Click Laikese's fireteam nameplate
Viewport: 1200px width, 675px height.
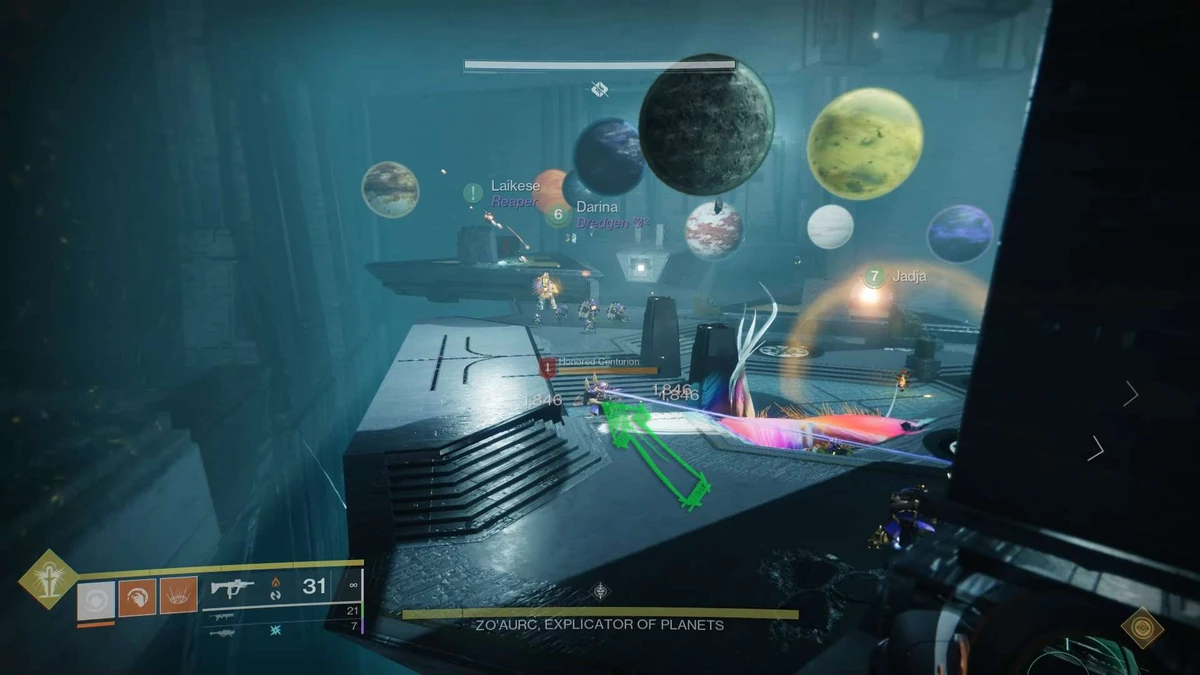click(515, 187)
